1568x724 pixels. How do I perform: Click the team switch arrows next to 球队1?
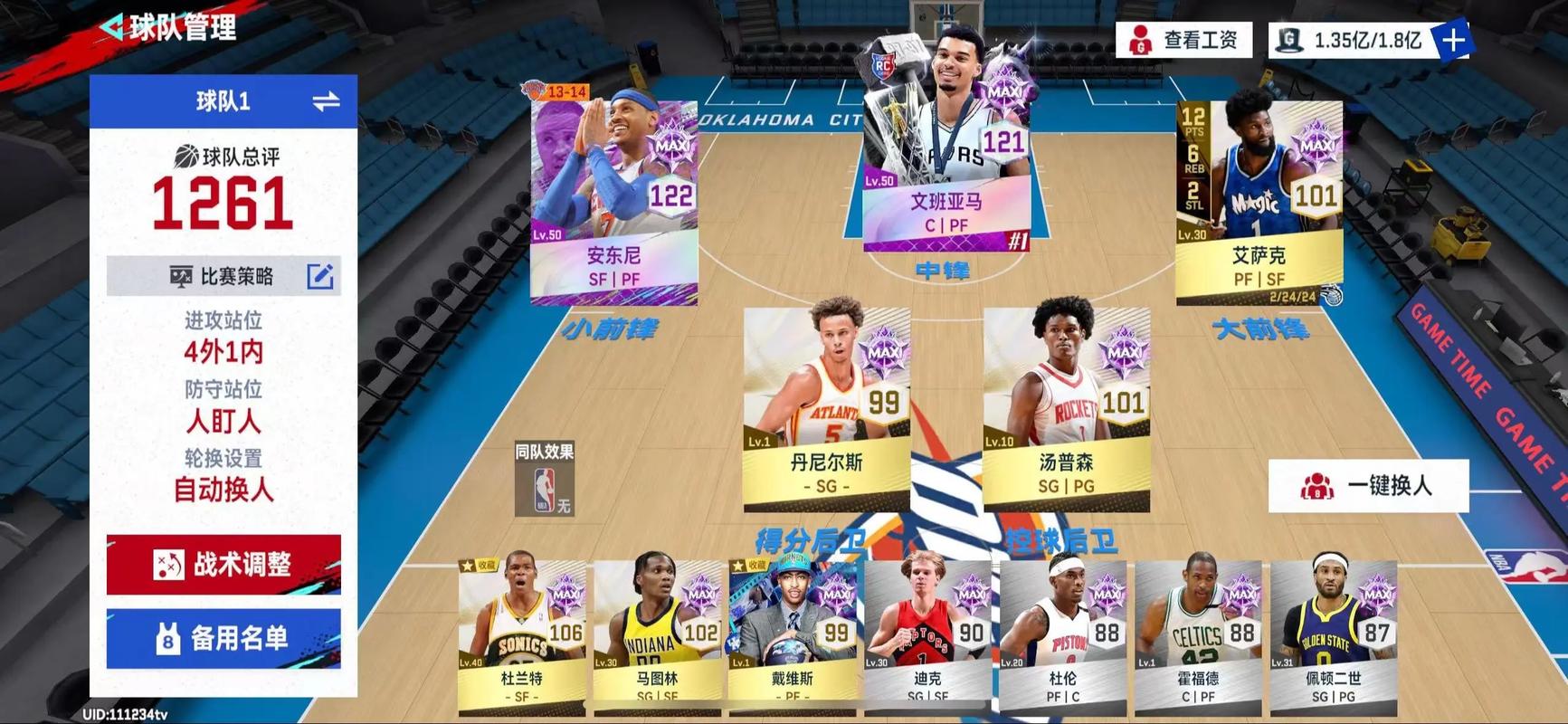click(328, 100)
